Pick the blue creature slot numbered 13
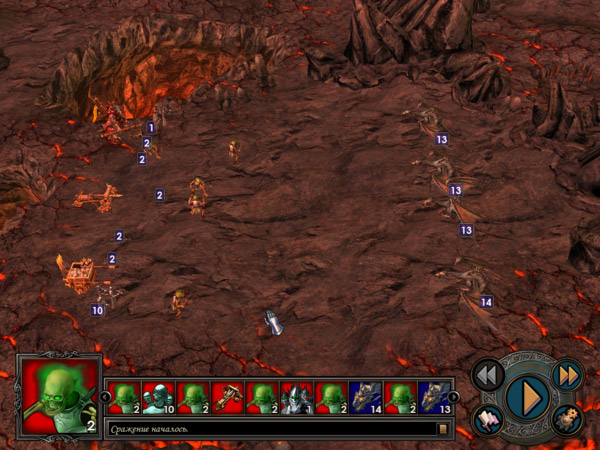Screen dimensions: 600x450 pyautogui.click(x=434, y=398)
